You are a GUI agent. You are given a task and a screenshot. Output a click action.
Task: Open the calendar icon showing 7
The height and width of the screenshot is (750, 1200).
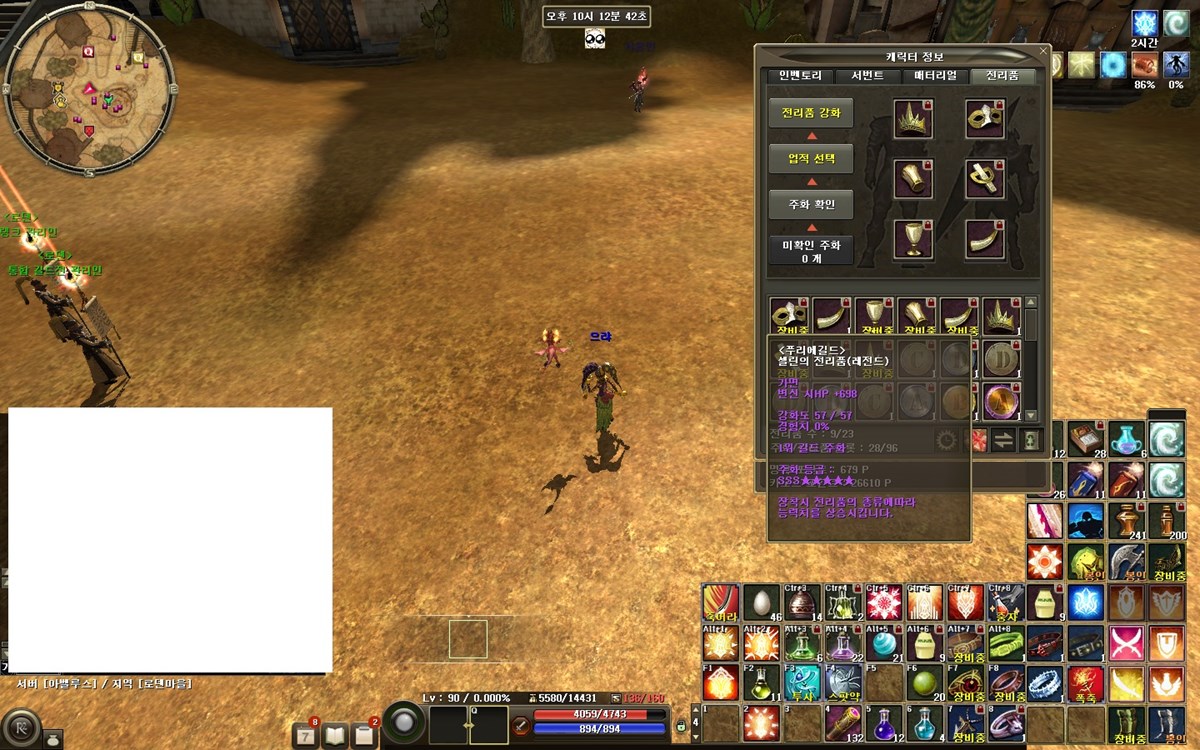pyautogui.click(x=305, y=735)
